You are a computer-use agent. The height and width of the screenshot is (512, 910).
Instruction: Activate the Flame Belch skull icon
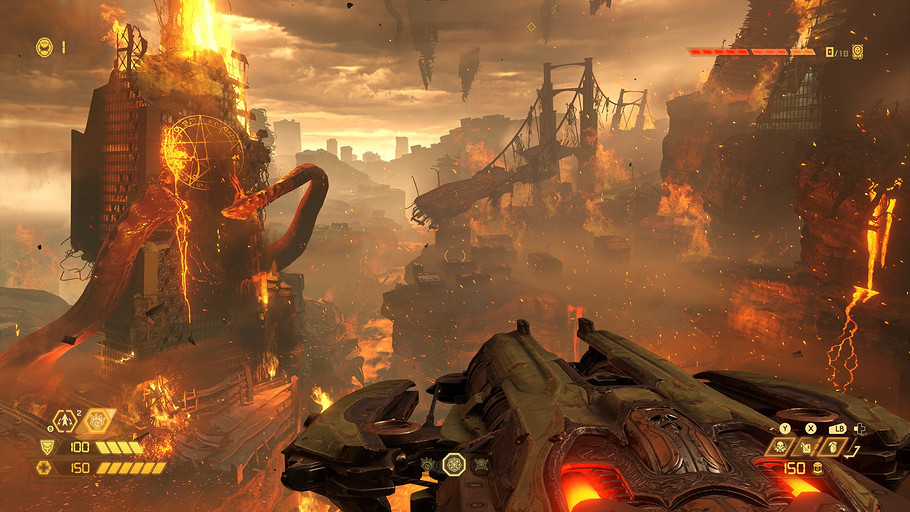[778, 447]
